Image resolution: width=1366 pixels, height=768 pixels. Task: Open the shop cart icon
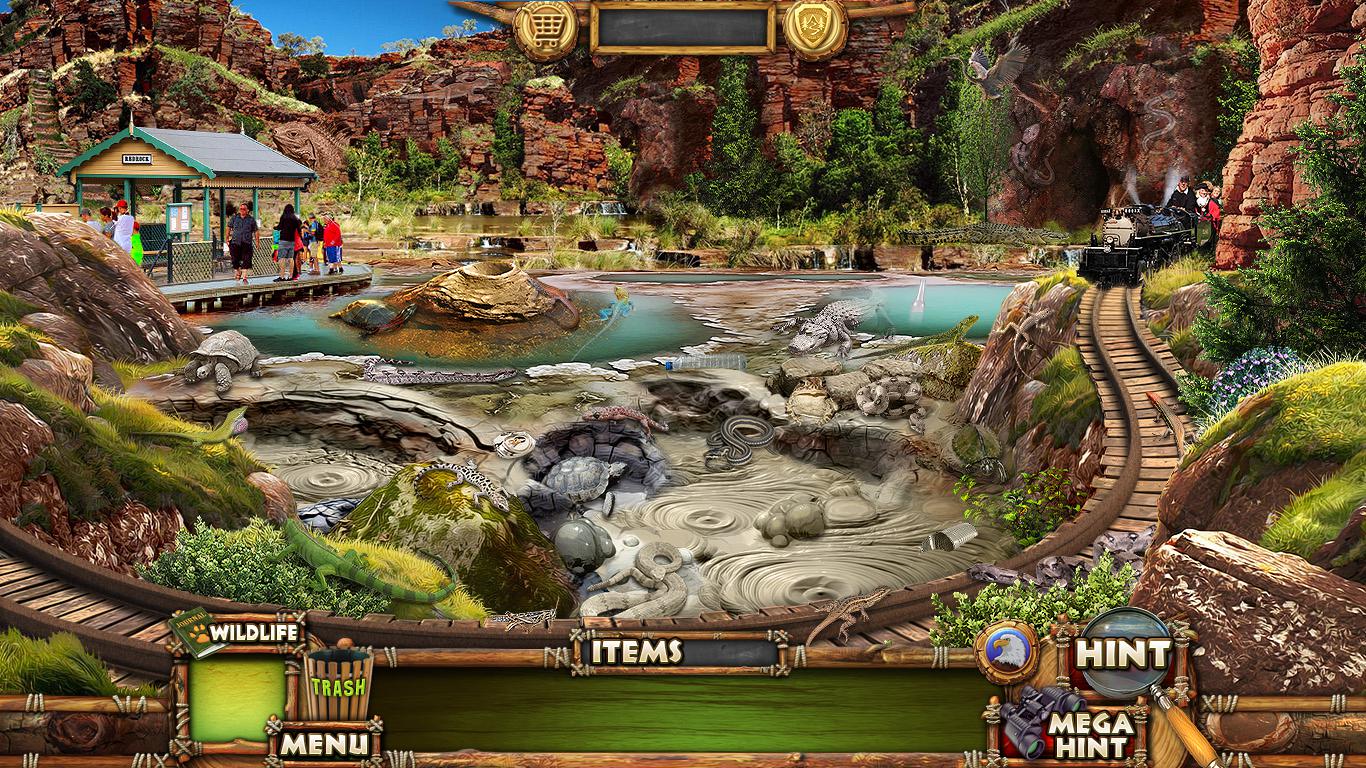546,27
